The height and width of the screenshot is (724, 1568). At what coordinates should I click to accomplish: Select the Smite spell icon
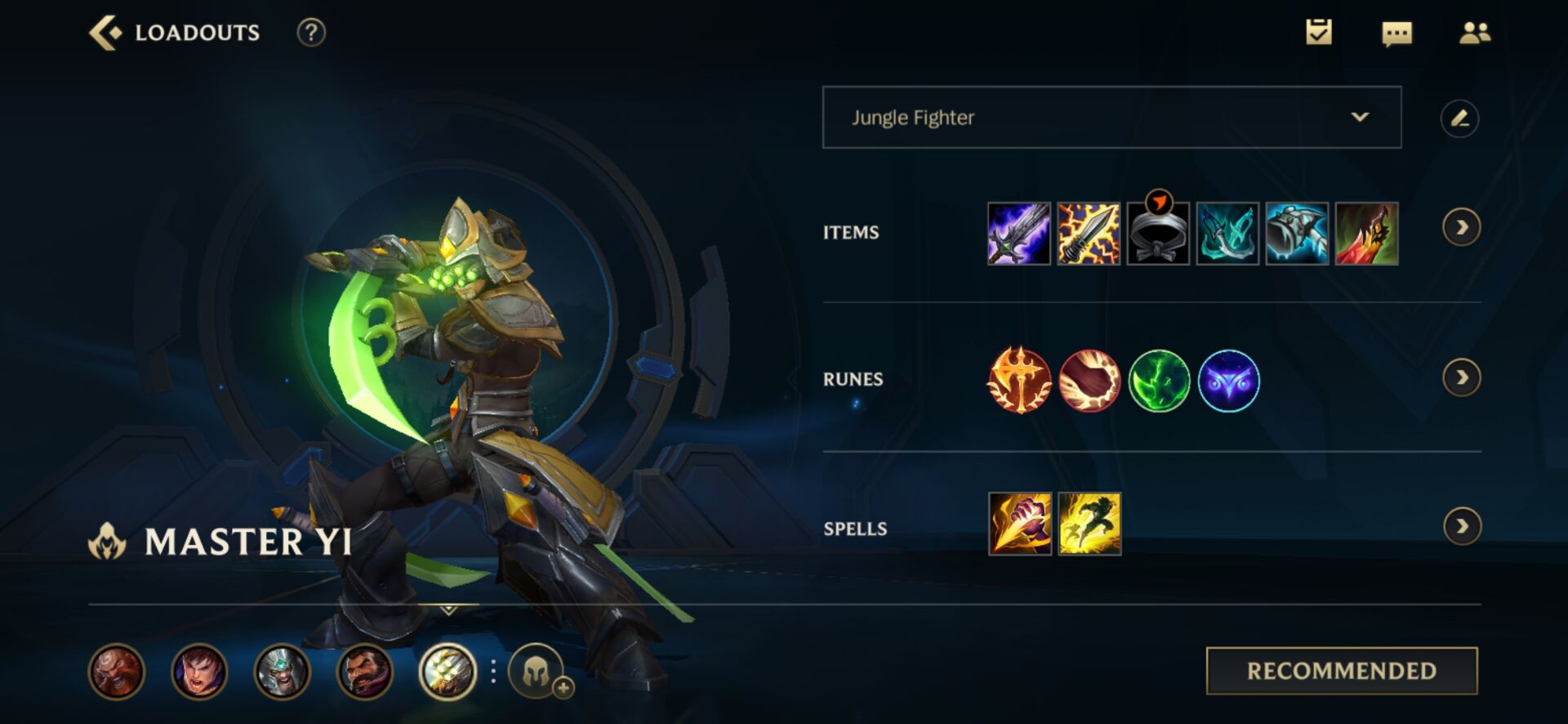(1020, 524)
